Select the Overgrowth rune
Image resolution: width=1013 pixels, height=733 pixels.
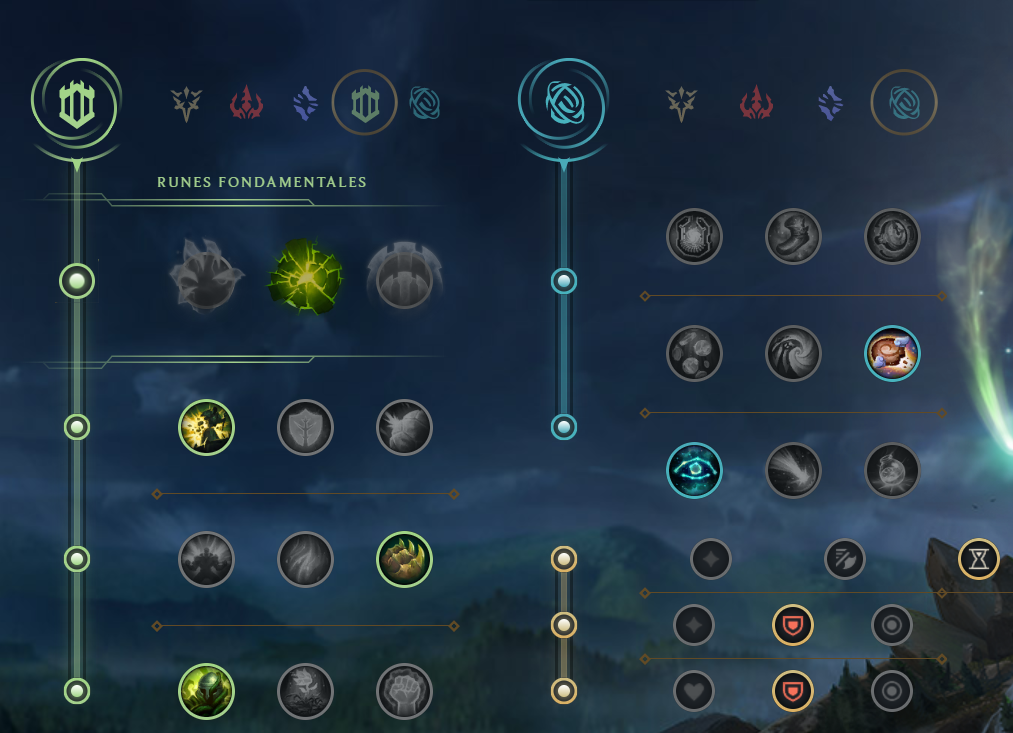tap(206, 691)
